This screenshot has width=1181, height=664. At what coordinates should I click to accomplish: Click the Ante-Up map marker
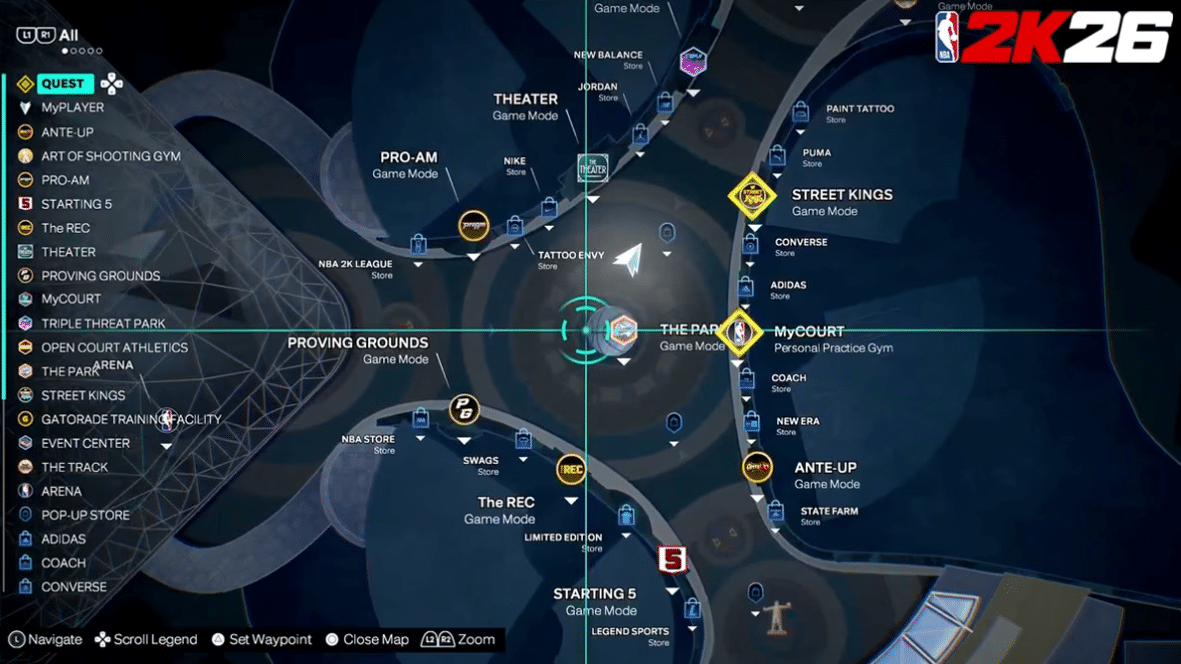coord(757,467)
